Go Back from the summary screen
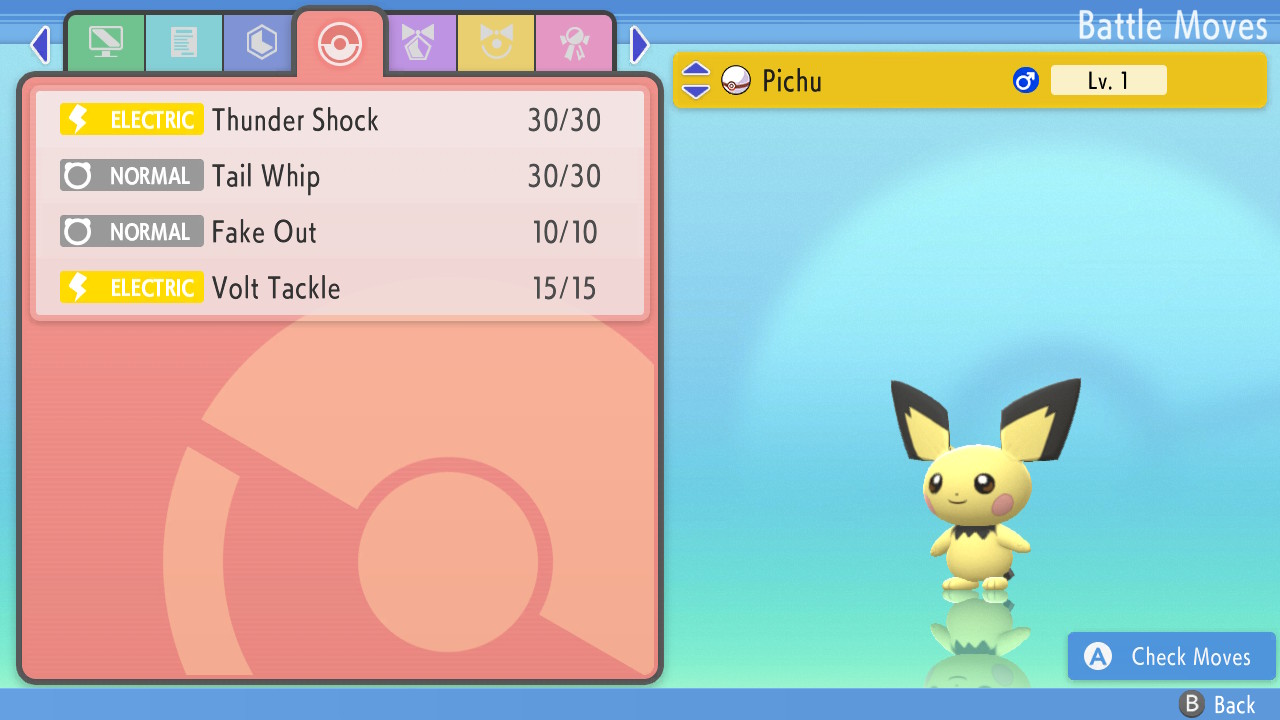The image size is (1280, 720). [x=1217, y=705]
